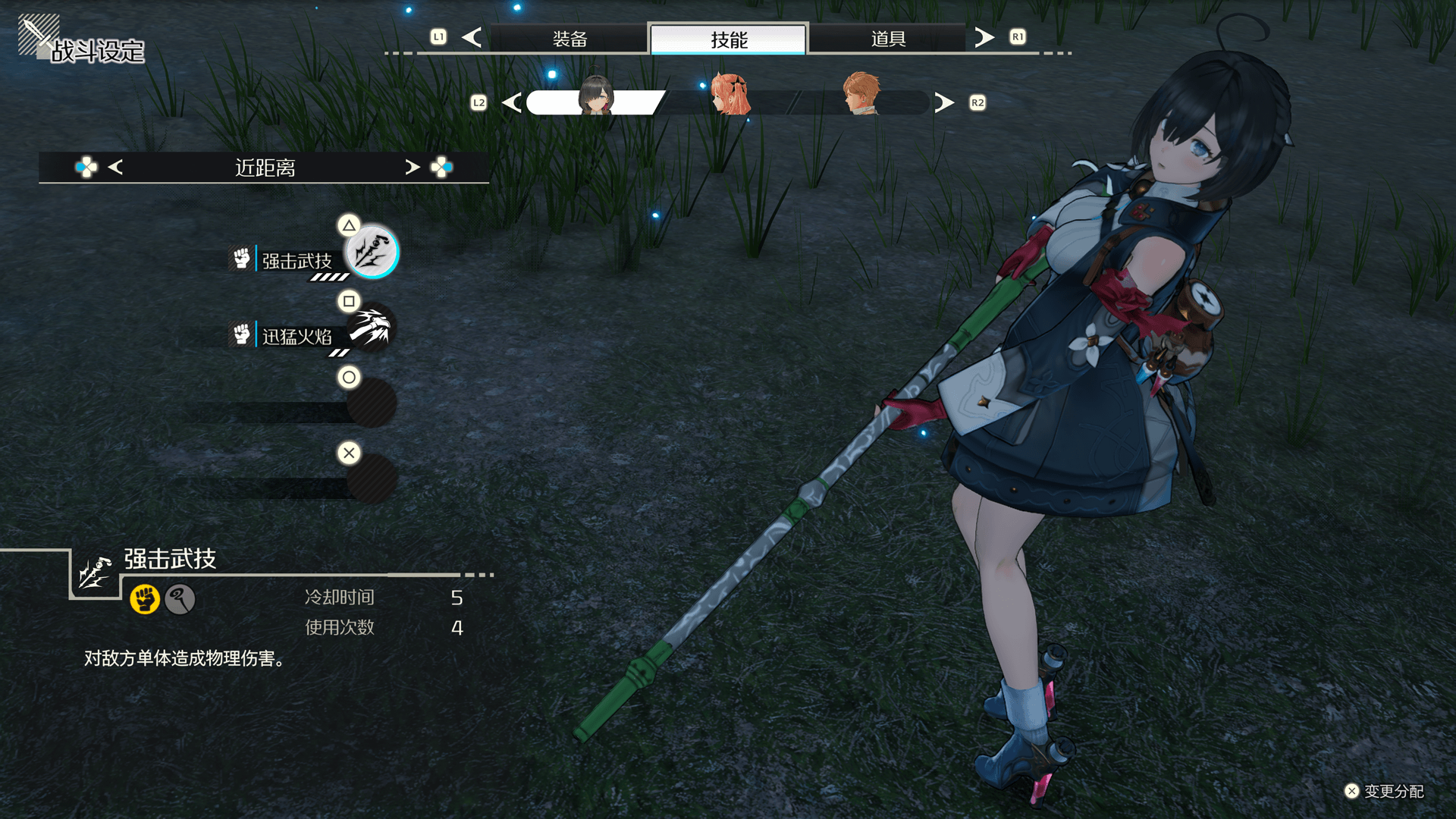1456x819 pixels.
Task: Click the right arrow beside 近距离 range
Action: [412, 167]
